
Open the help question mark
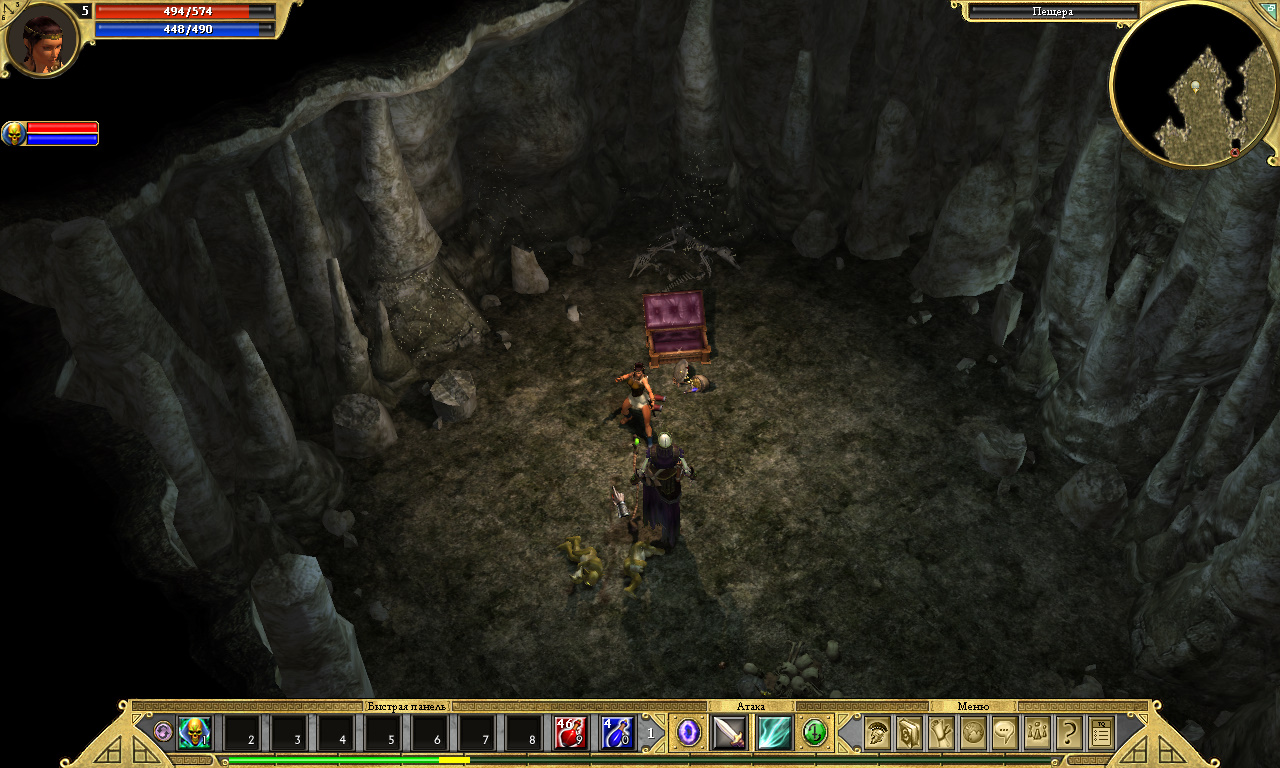pyautogui.click(x=1069, y=733)
